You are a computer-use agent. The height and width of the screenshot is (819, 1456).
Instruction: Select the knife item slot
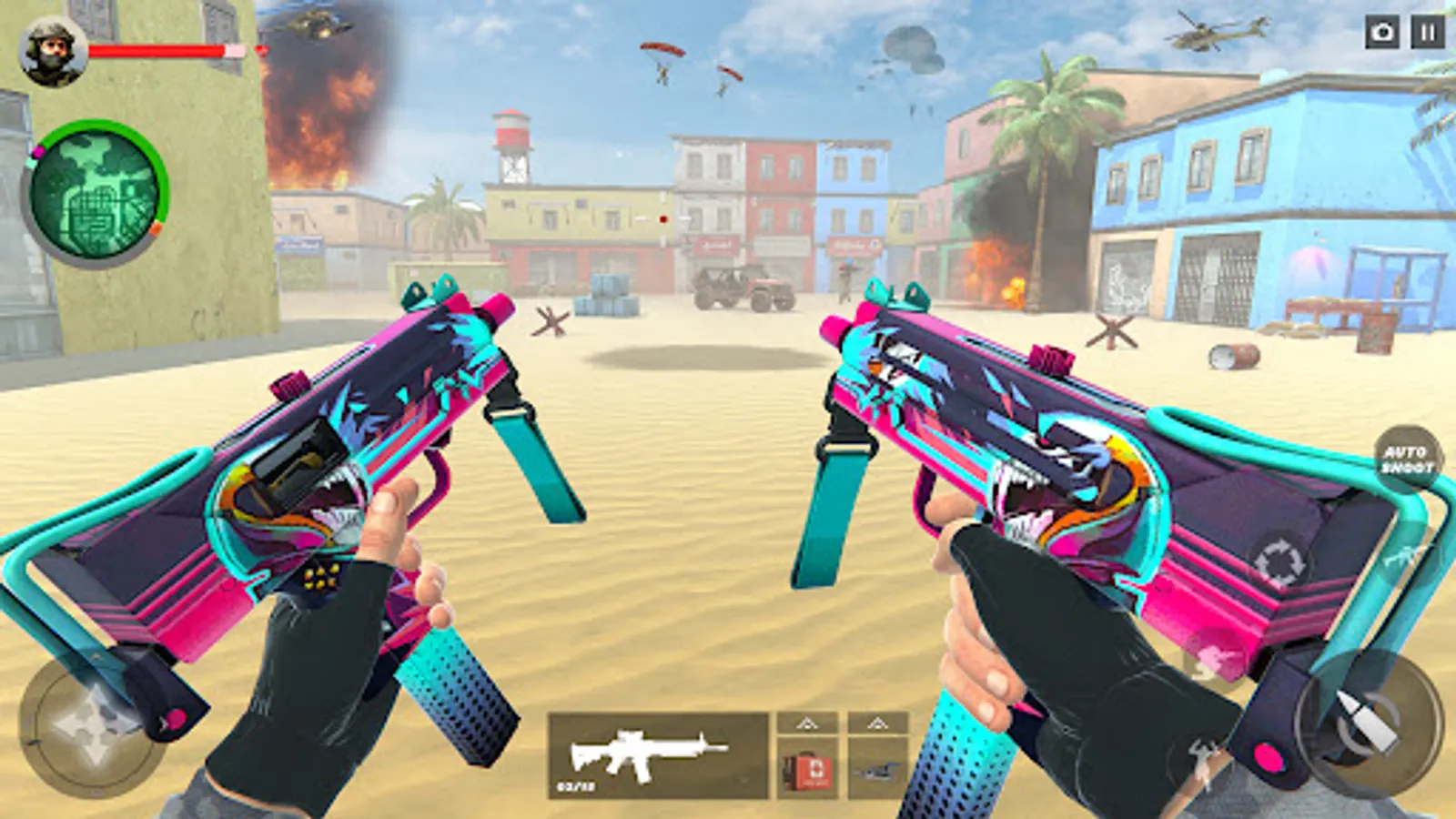click(x=878, y=769)
